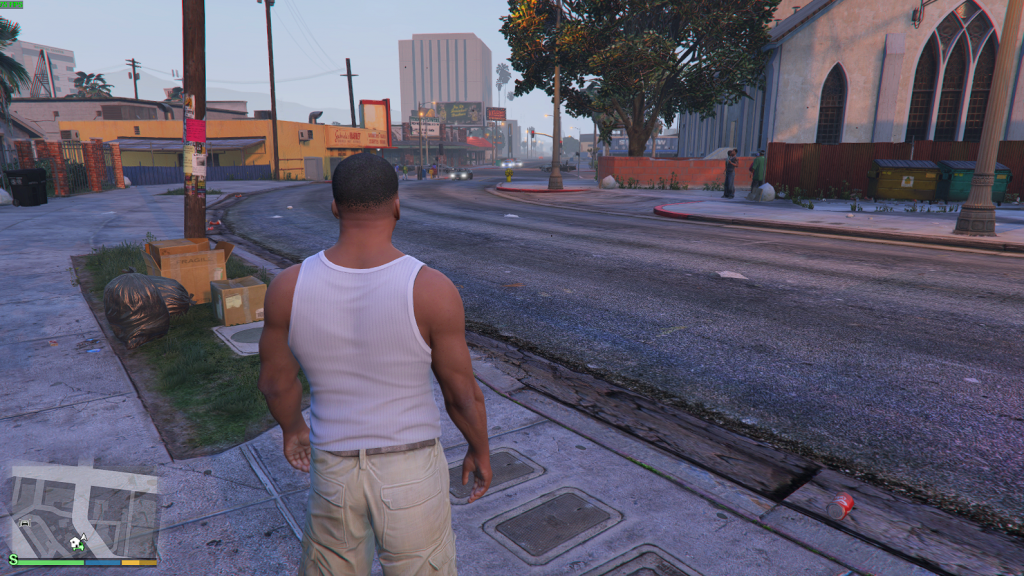Image resolution: width=1024 pixels, height=576 pixels.
Task: Select the white safehouse blip on the minimap
Action: 74,541
